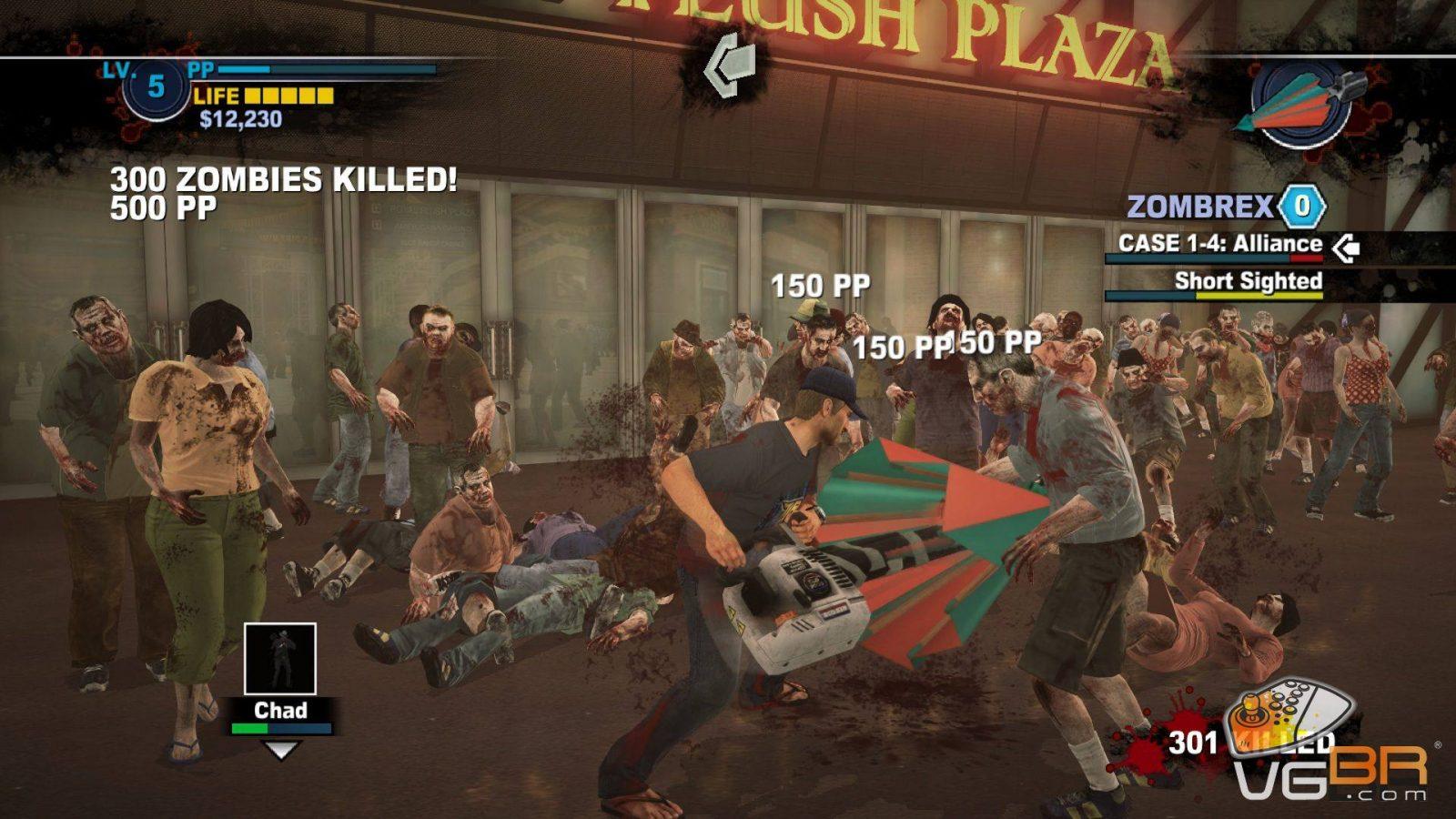Select the Short Sighted mission entry
This screenshot has width=1456, height=819.
click(1248, 281)
